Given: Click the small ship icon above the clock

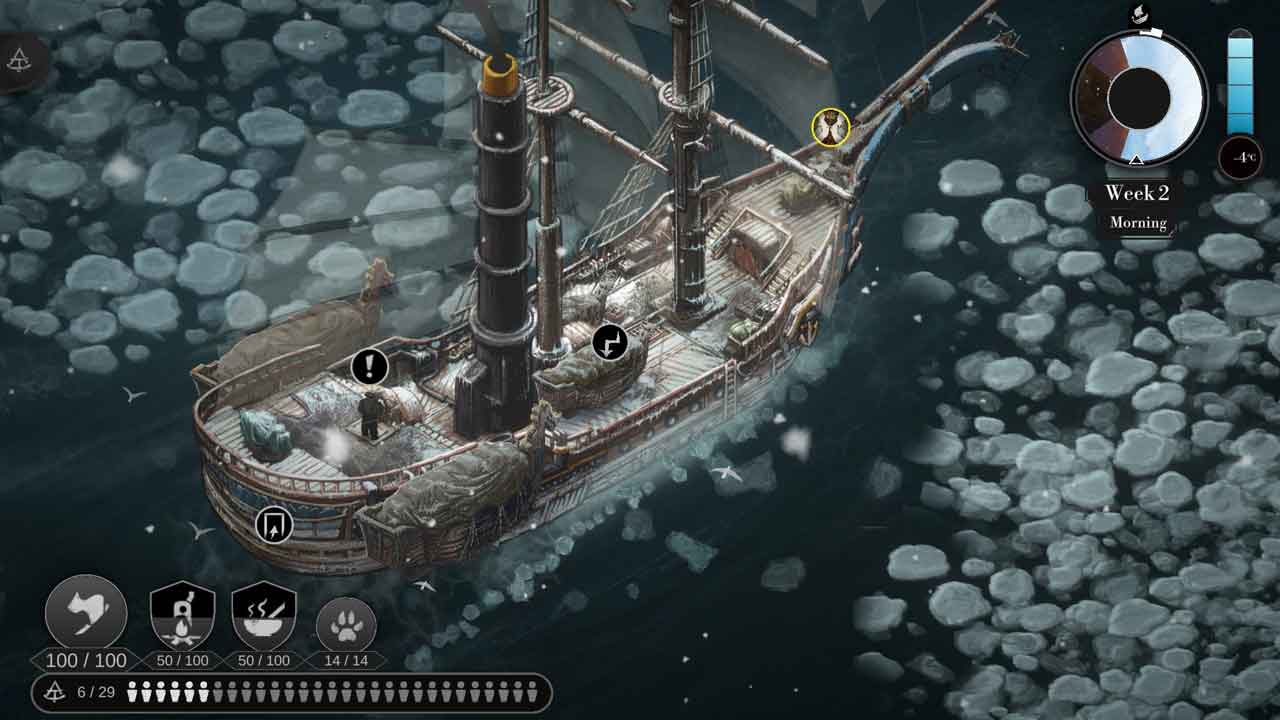Looking at the screenshot, I should pyautogui.click(x=1139, y=14).
